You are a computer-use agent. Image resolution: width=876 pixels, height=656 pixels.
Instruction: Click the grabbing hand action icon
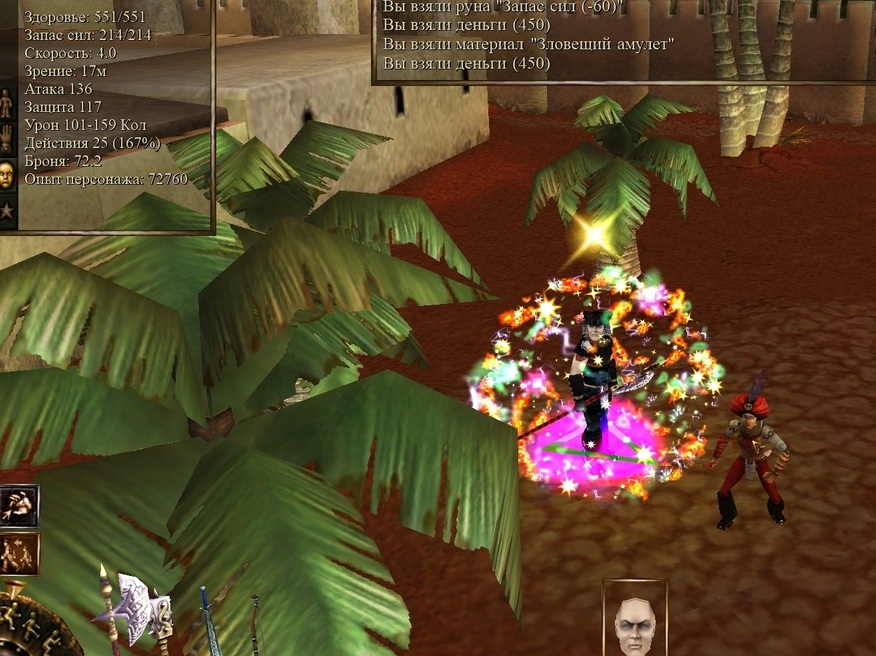pos(19,505)
